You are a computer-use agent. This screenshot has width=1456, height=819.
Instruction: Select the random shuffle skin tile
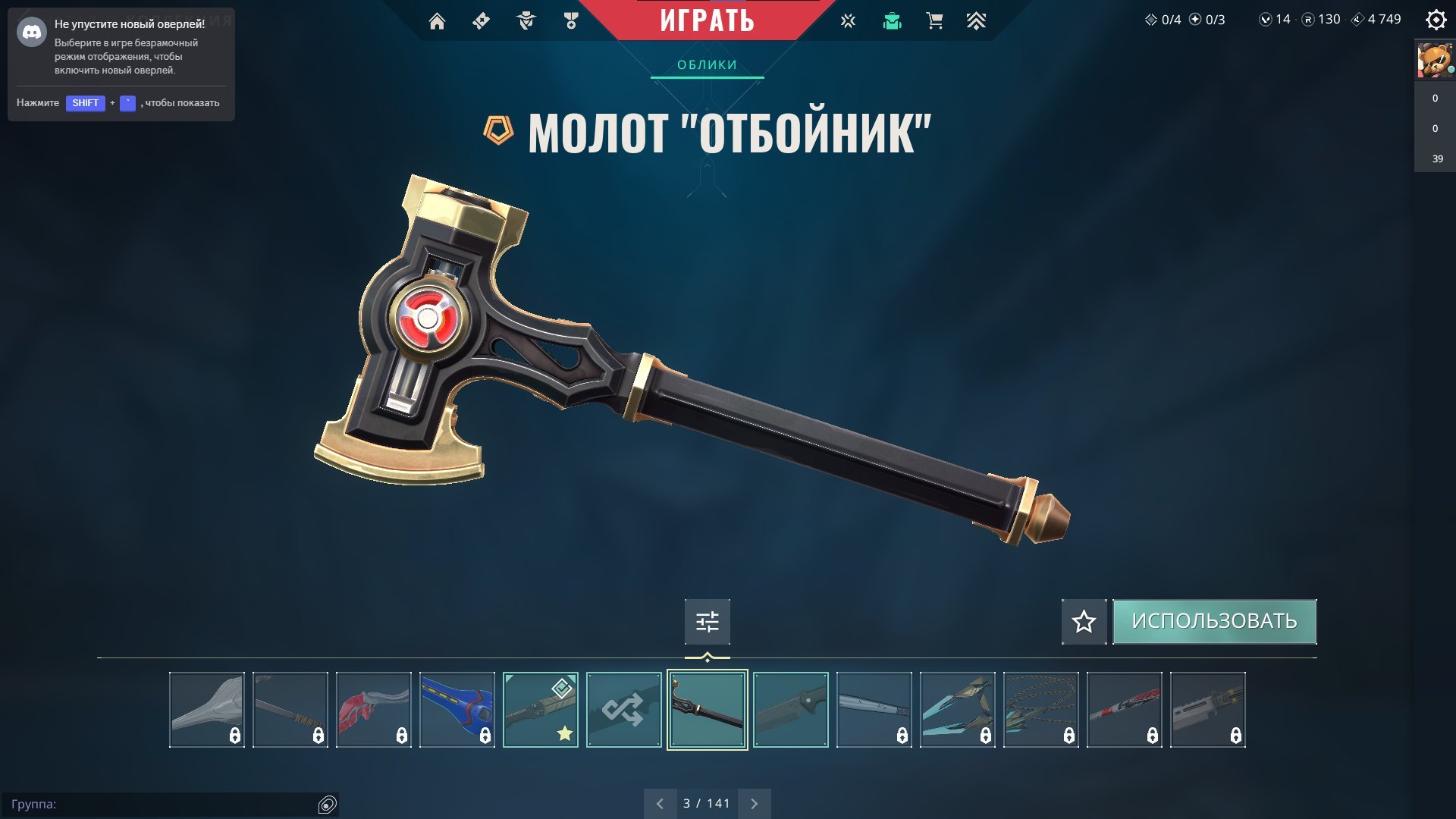623,710
